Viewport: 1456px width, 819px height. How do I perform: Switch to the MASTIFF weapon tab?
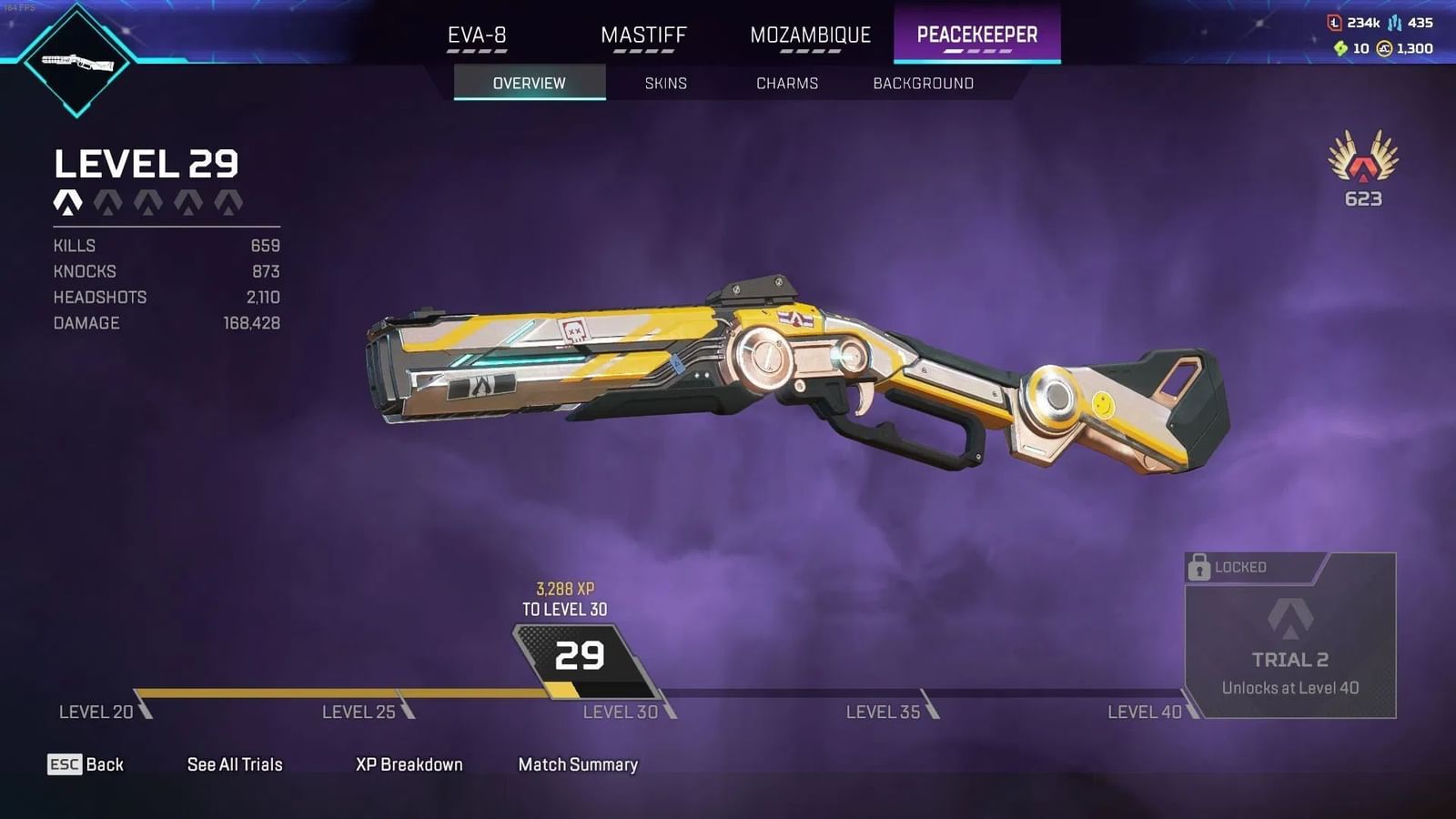coord(642,35)
